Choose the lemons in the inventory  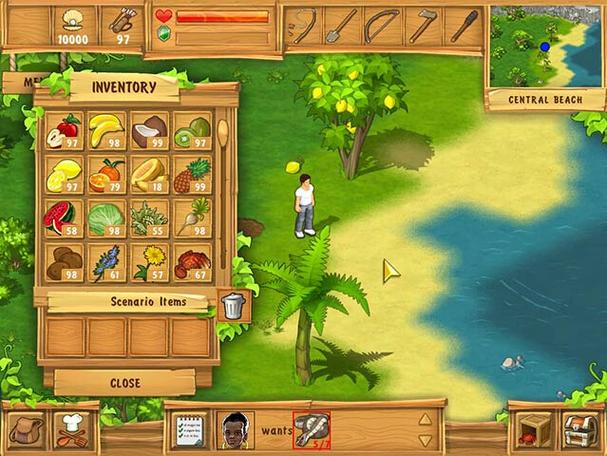pos(66,174)
